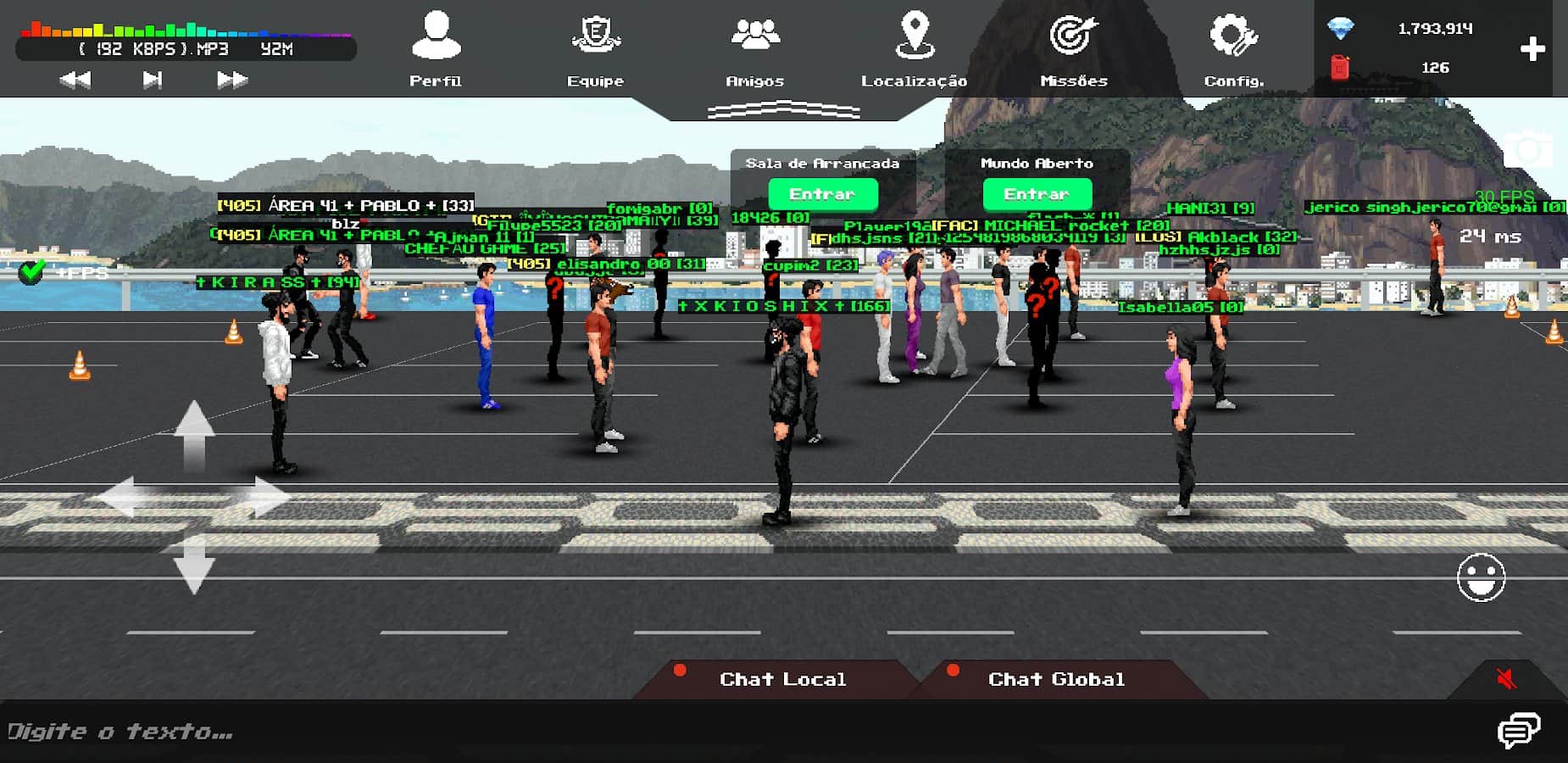Toggle the muted speaker icon
The width and height of the screenshot is (1568, 763).
(1506, 678)
